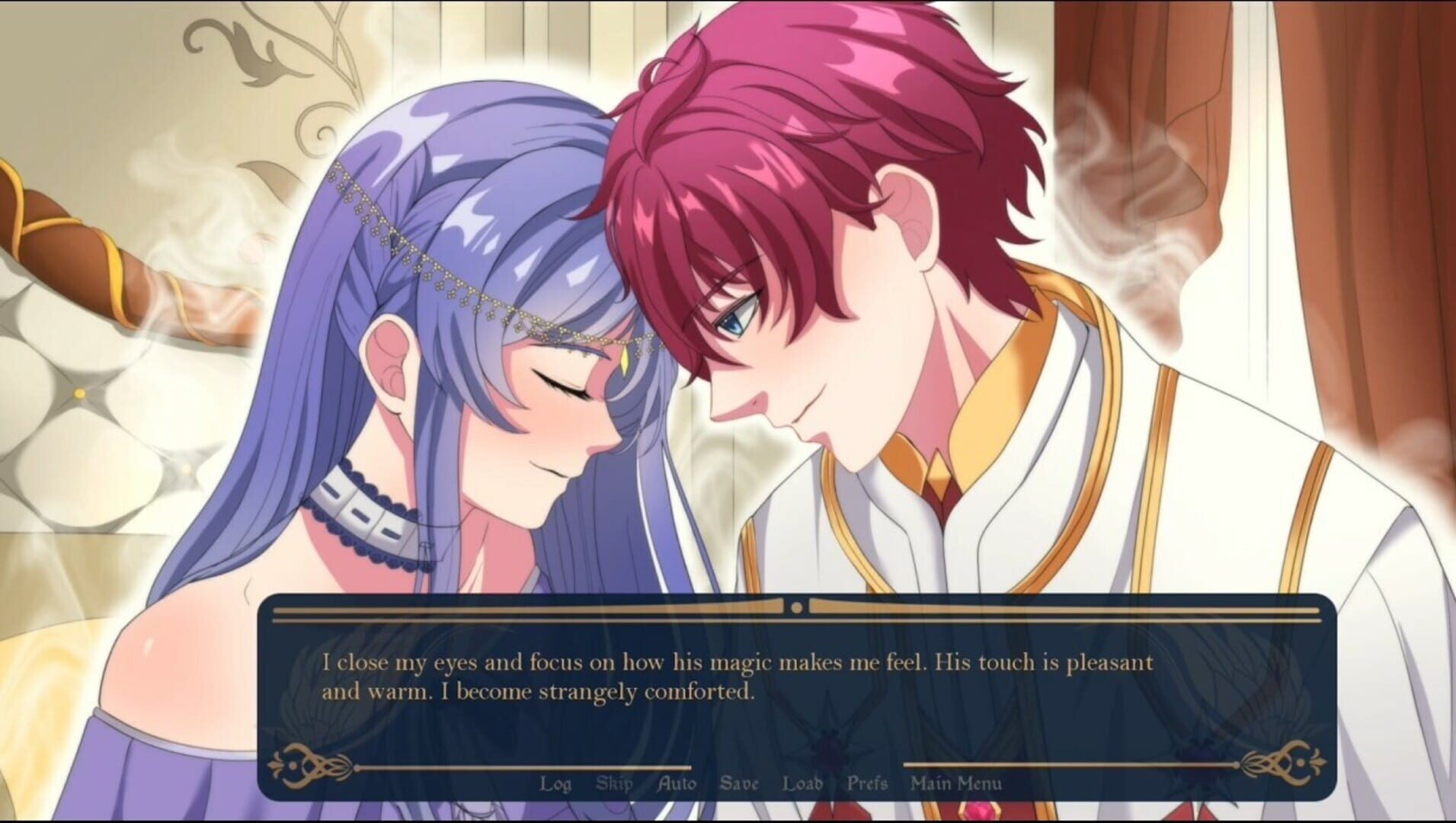This screenshot has width=1456, height=823.
Task: Open the Prefs settings screen
Action: (869, 783)
